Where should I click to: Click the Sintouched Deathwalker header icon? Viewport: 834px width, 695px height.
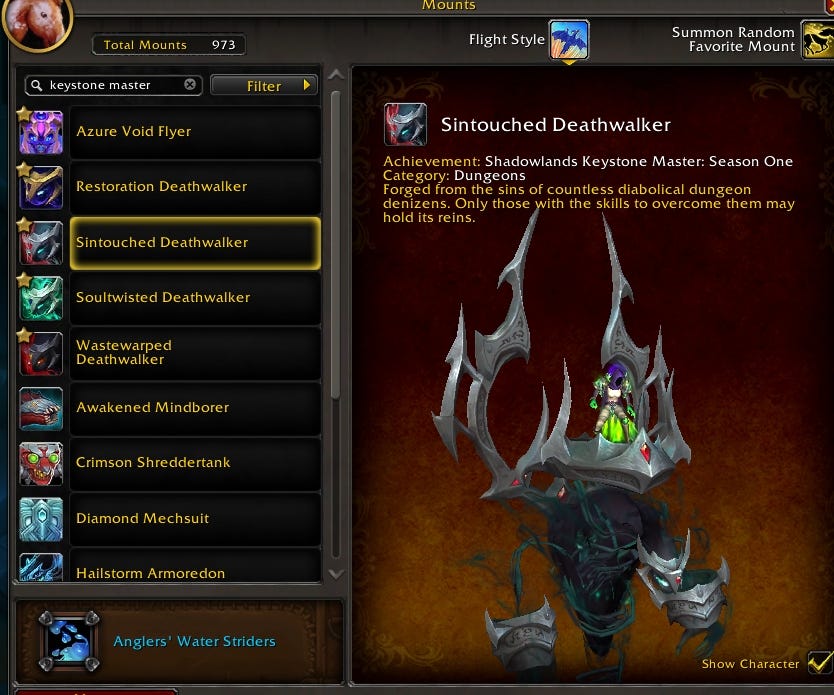point(405,125)
